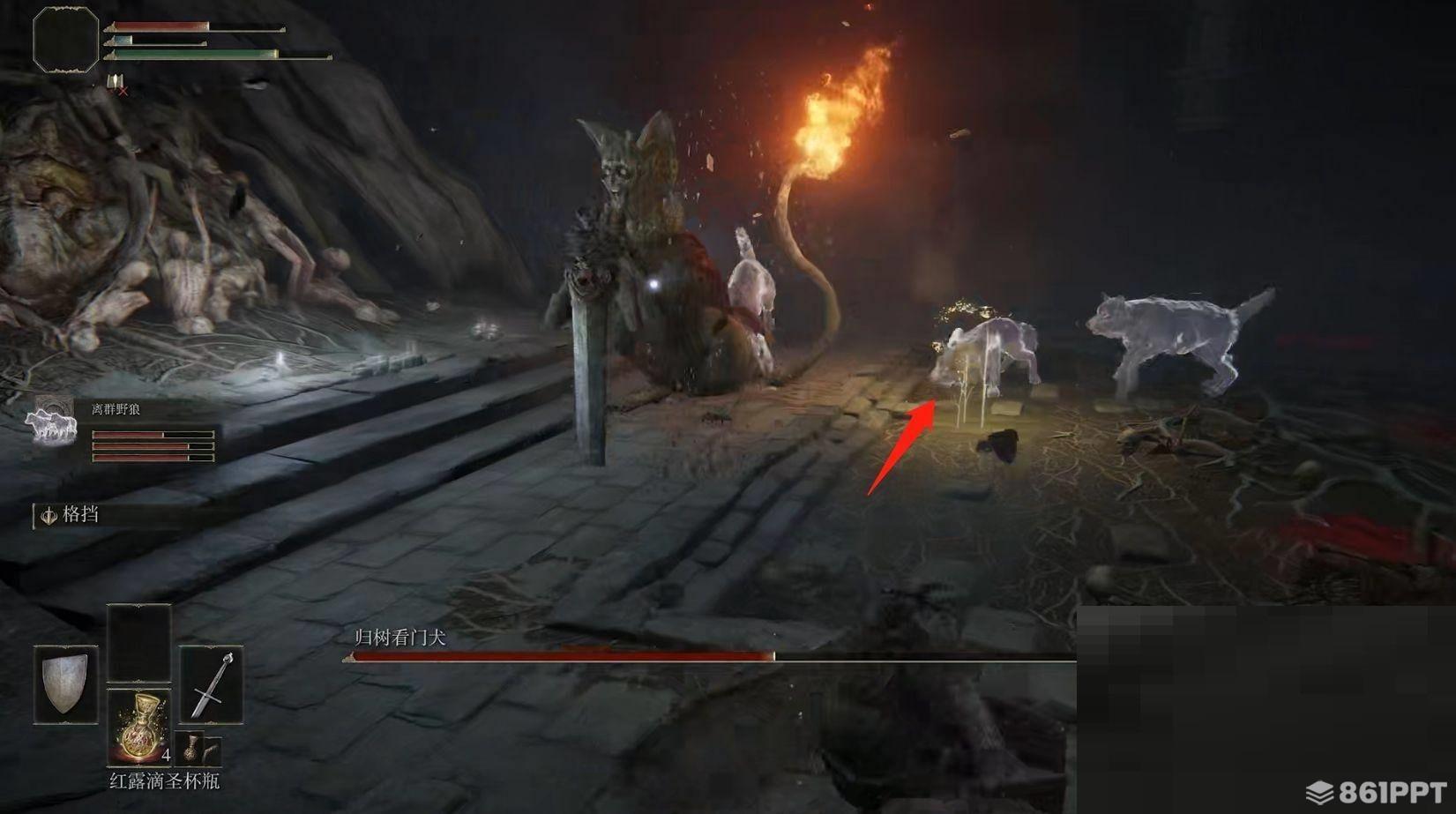The height and width of the screenshot is (814, 1456).
Task: Click the 格挡 skill icon
Action: point(49,515)
